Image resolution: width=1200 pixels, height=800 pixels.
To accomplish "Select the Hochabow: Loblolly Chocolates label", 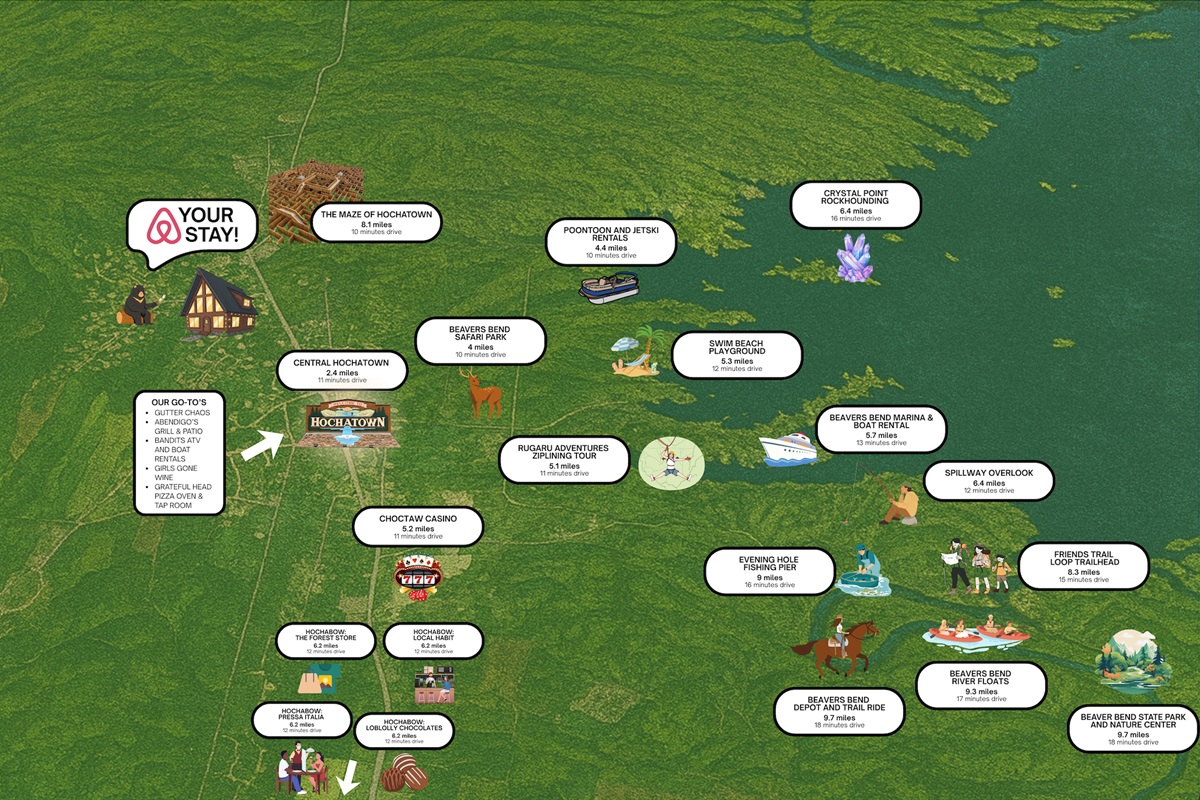I will pyautogui.click(x=404, y=730).
